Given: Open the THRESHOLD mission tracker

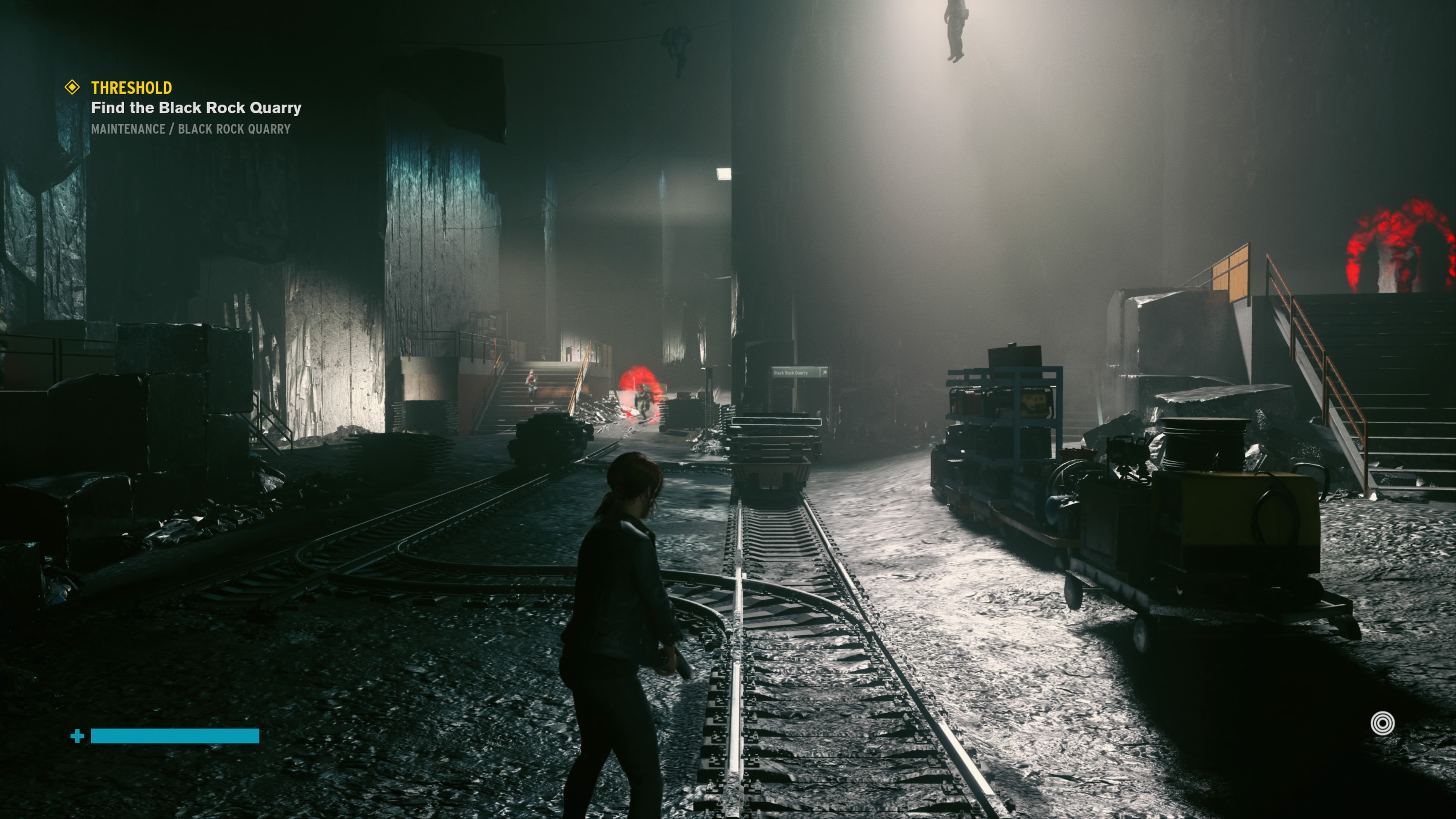Looking at the screenshot, I should point(132,88).
